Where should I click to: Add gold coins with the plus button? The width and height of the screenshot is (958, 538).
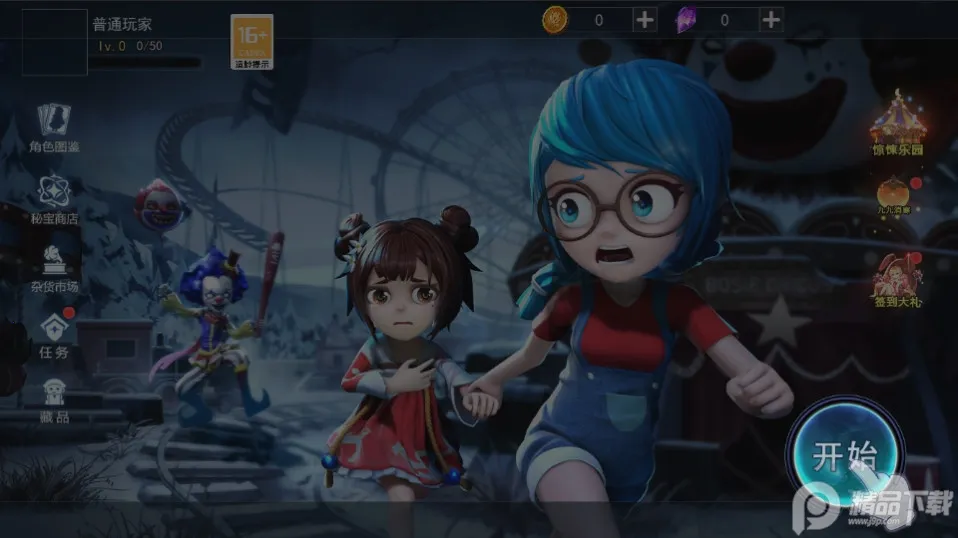coord(645,19)
